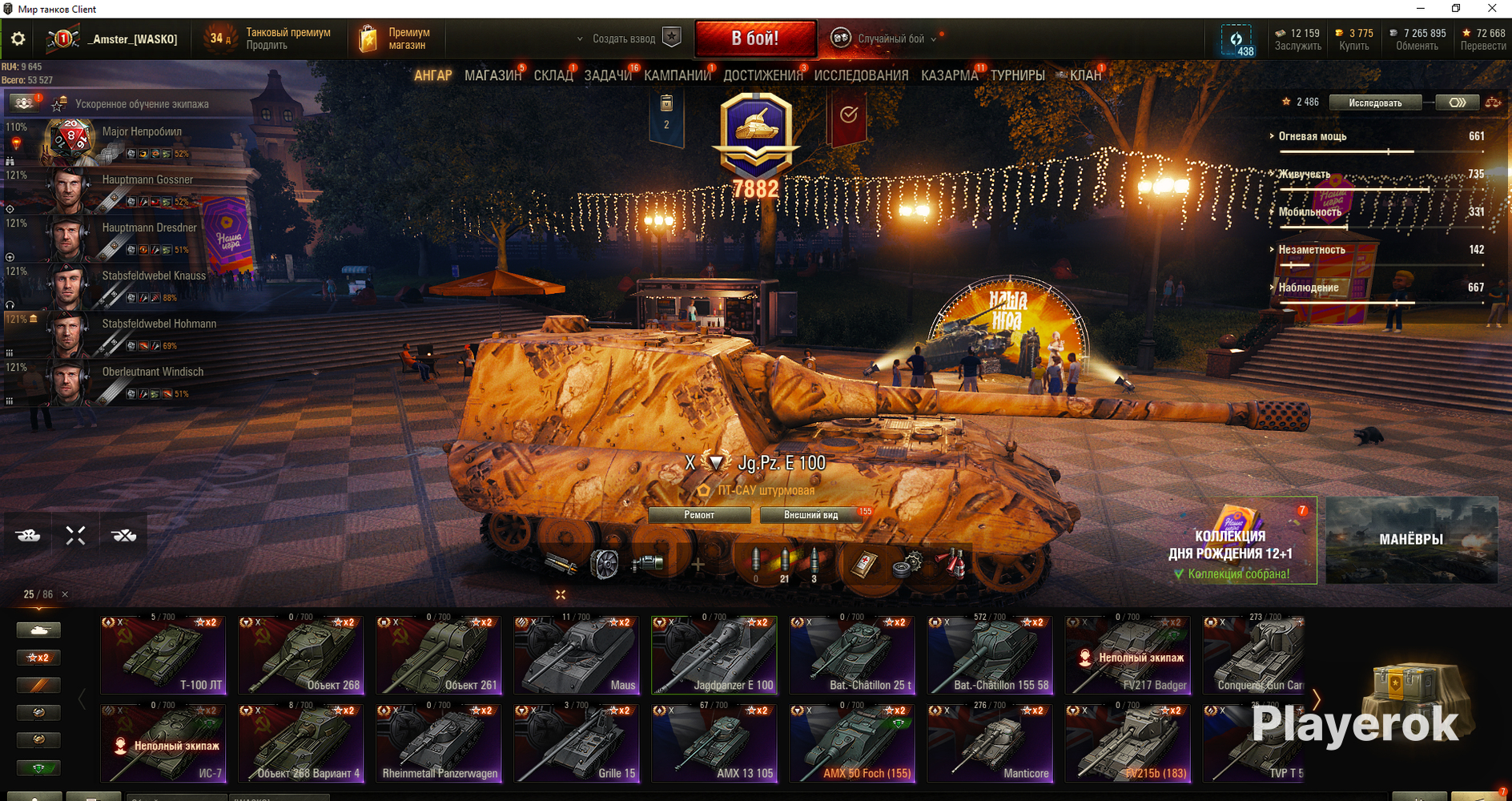1512x801 pixels.
Task: Open the Премиум магазин button
Action: [397, 38]
